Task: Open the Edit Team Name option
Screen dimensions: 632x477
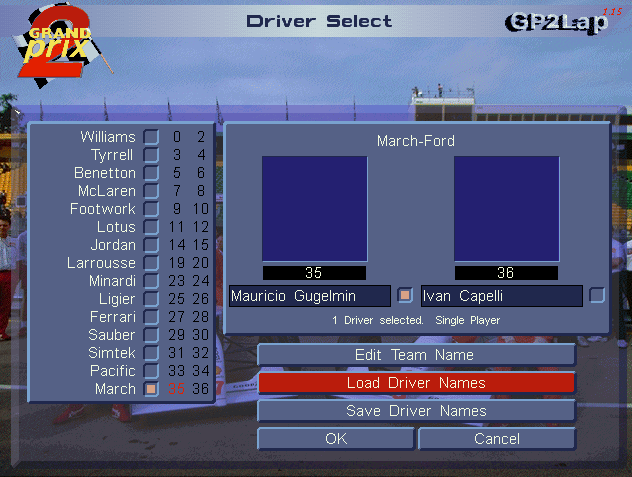Action: [x=416, y=355]
